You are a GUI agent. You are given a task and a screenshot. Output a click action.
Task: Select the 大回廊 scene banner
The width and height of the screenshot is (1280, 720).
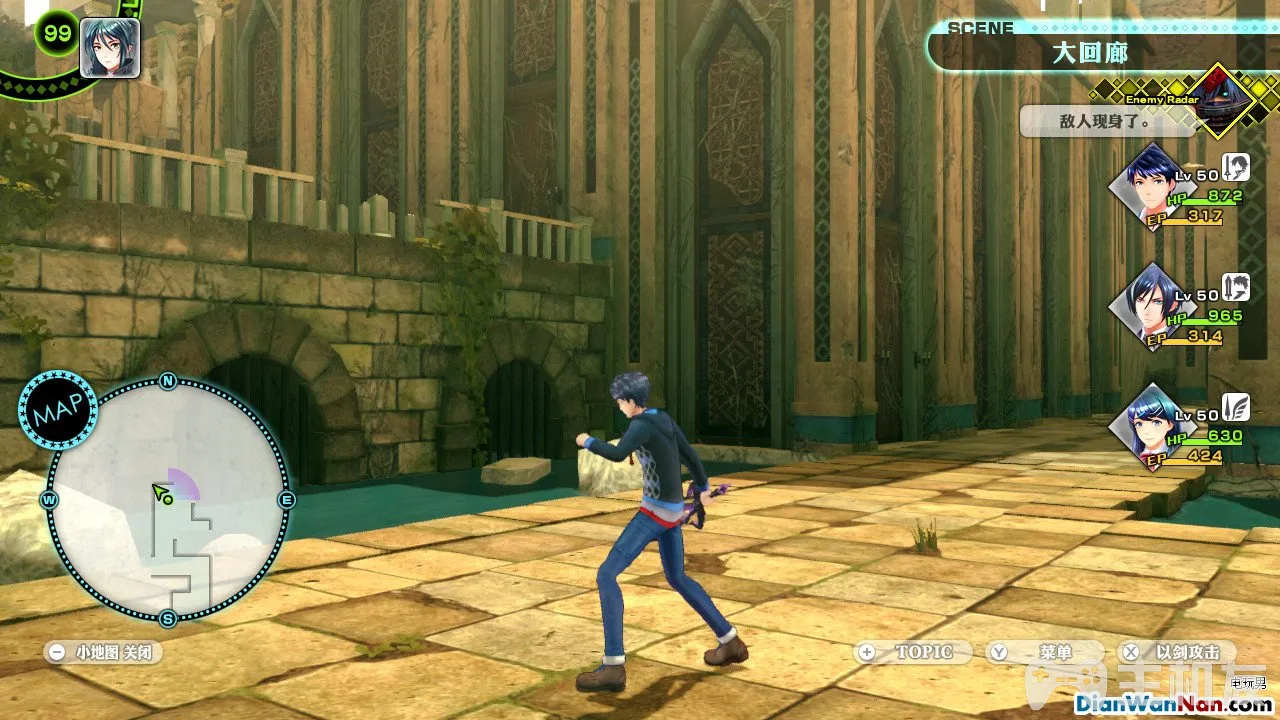(x=1088, y=53)
